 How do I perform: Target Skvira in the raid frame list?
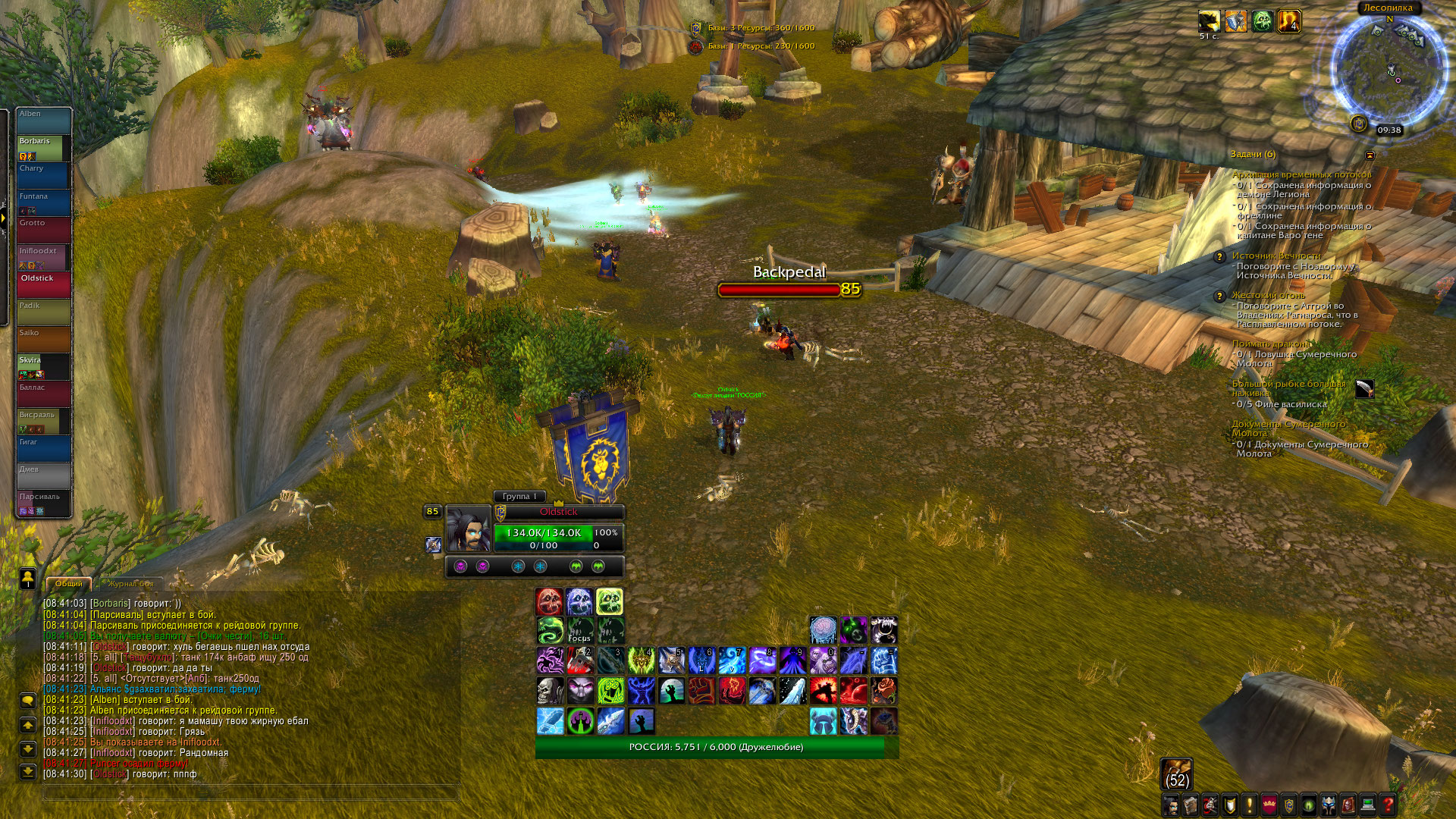point(44,367)
